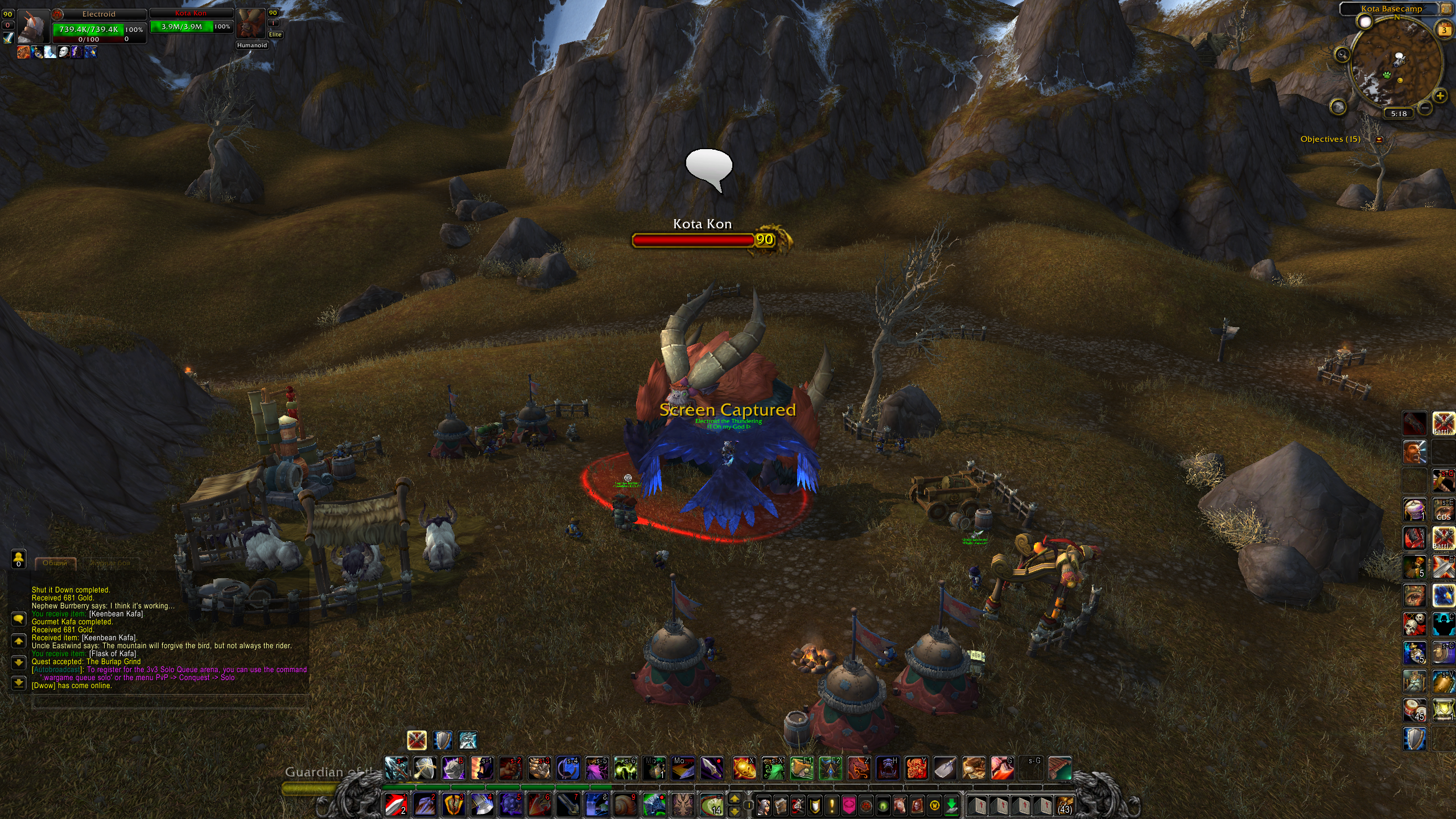
Task: Collapse the Objectives tracker
Action: [1379, 139]
